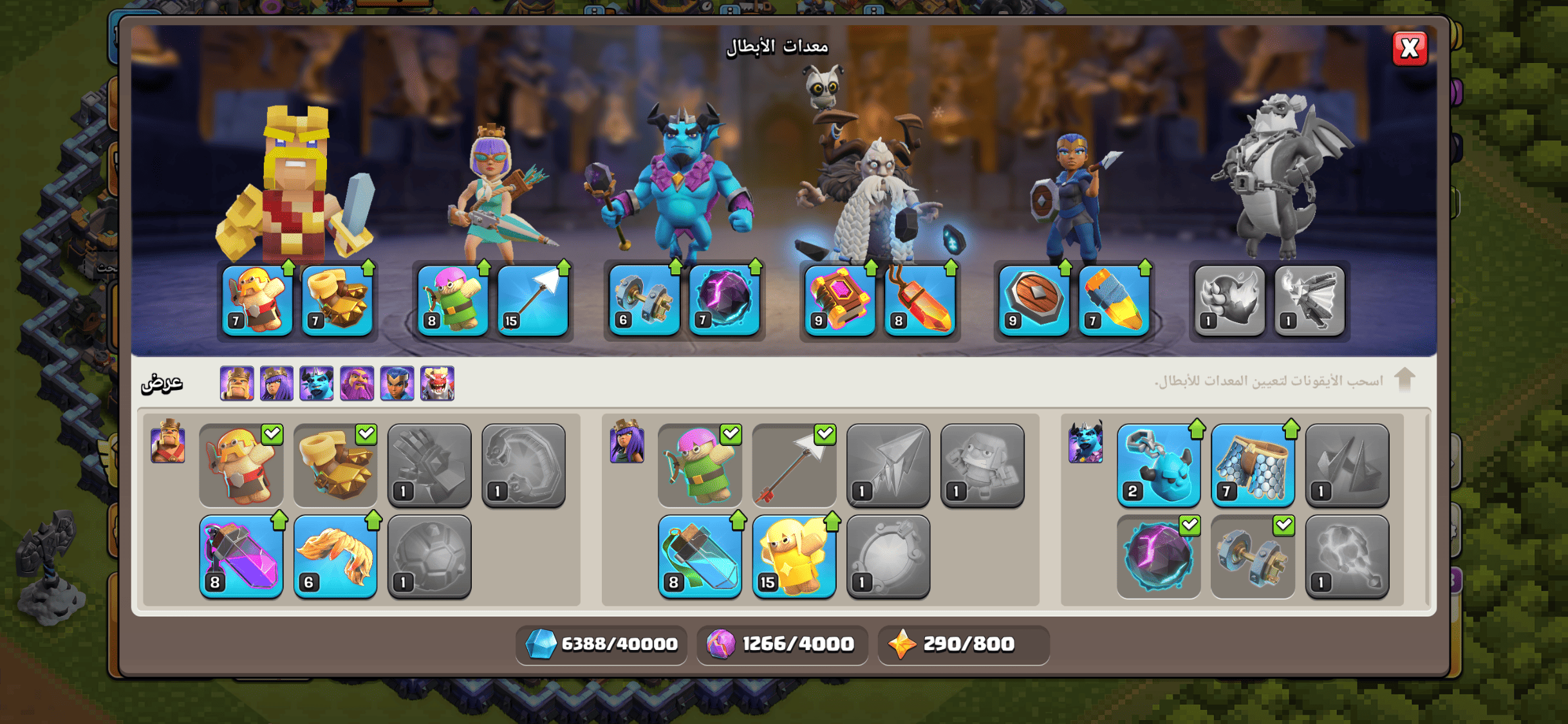The height and width of the screenshot is (724, 1568).
Task: Pick the Healer Puppet level 15 equipment
Action: pos(794,557)
